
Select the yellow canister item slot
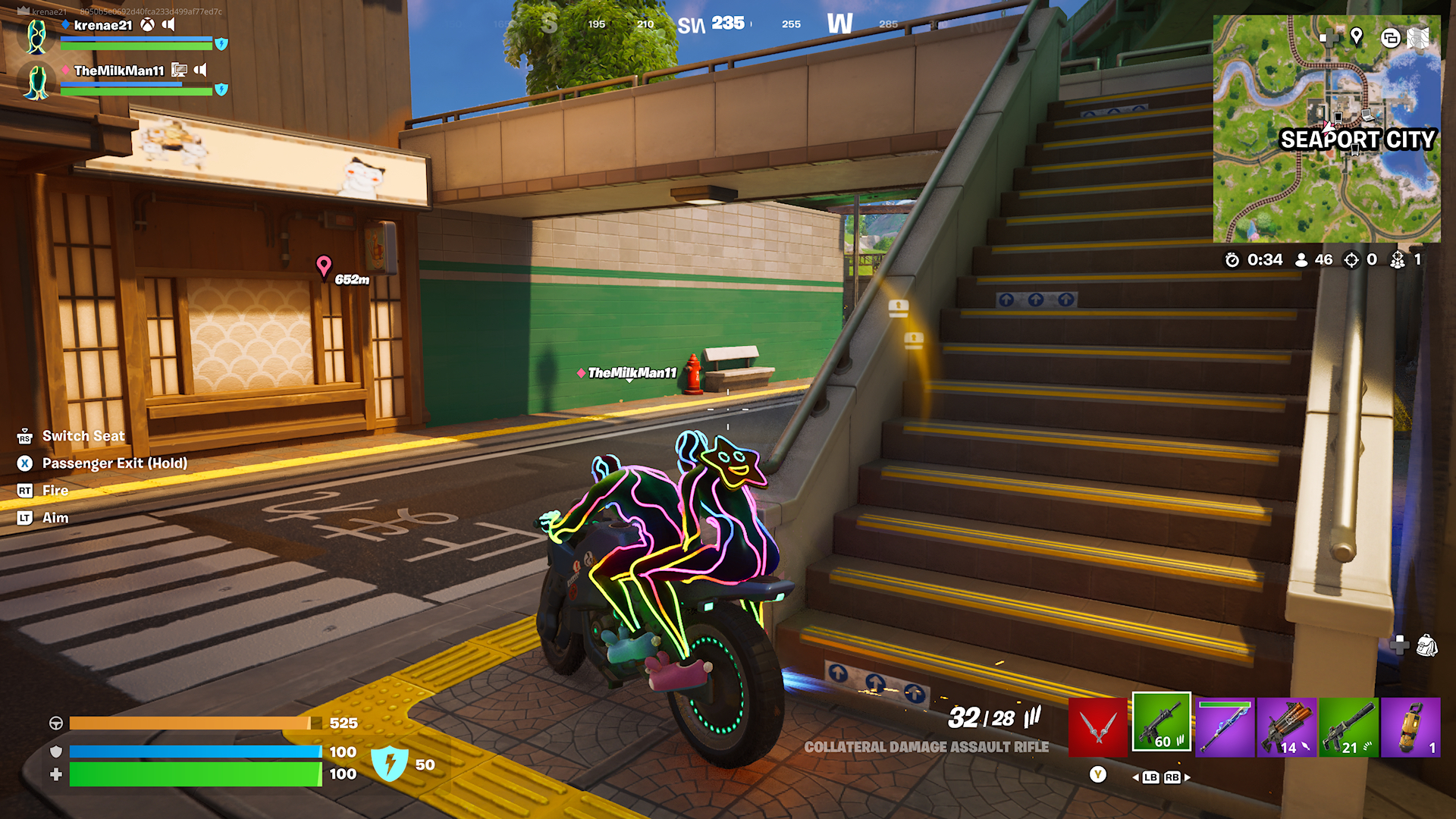[x=1410, y=726]
